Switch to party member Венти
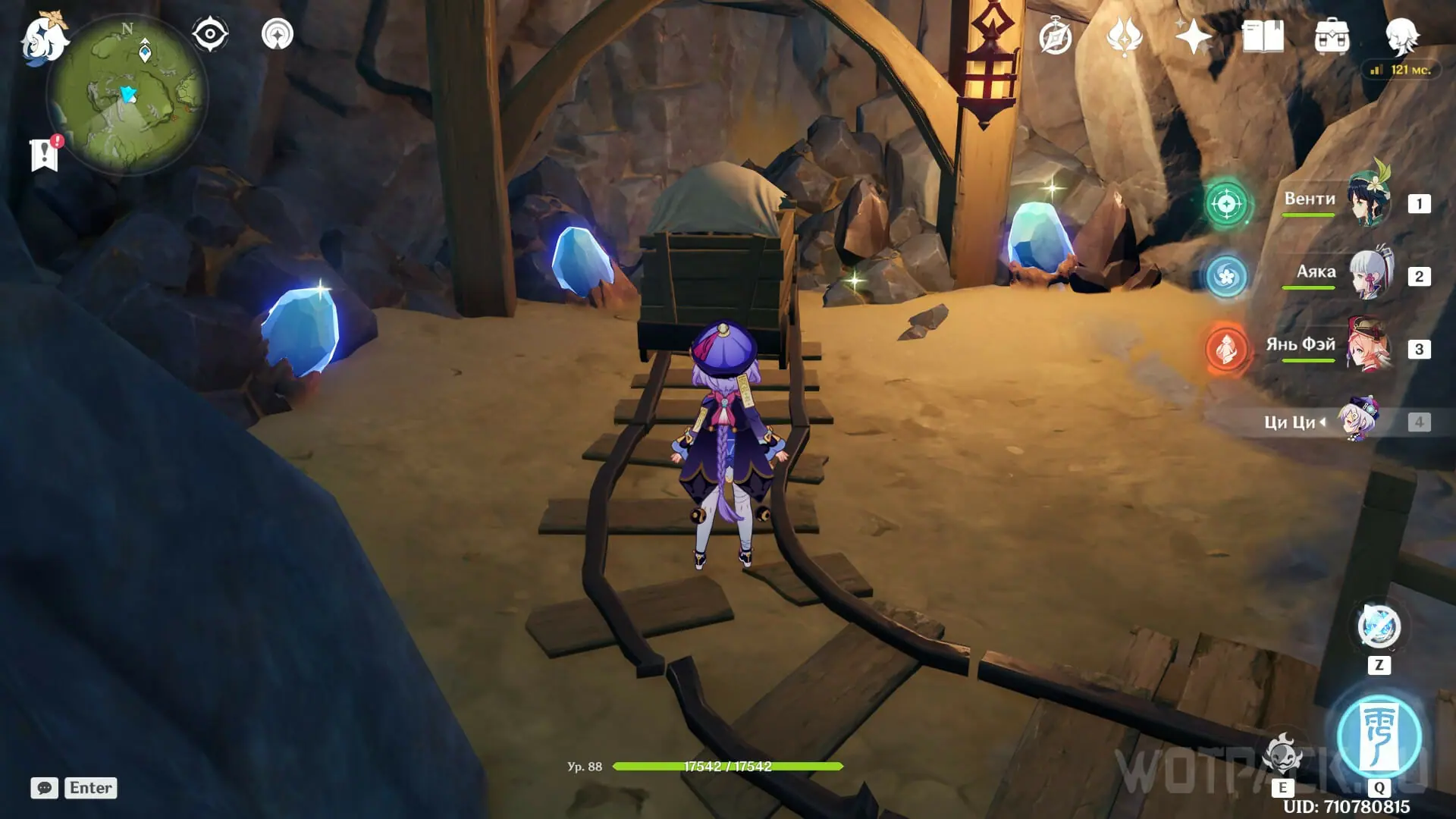 pyautogui.click(x=1370, y=201)
